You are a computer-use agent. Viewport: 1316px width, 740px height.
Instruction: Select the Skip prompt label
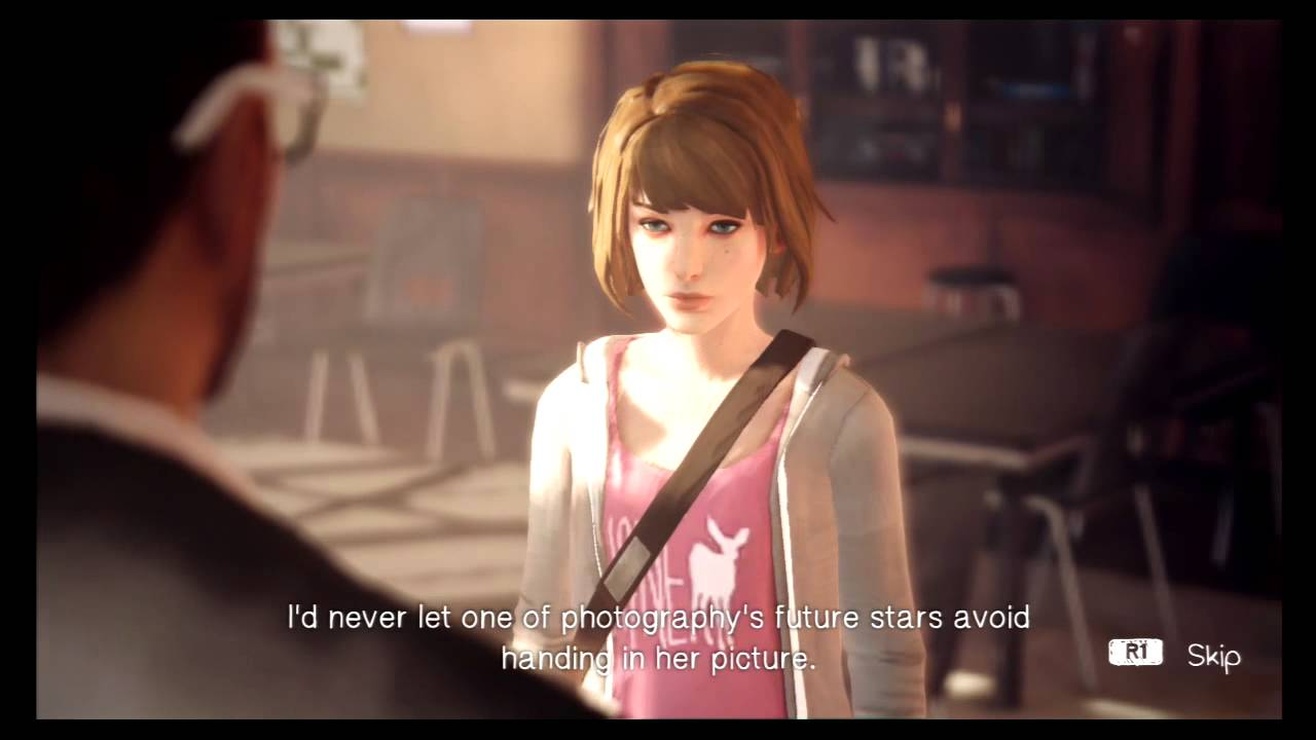point(1213,656)
